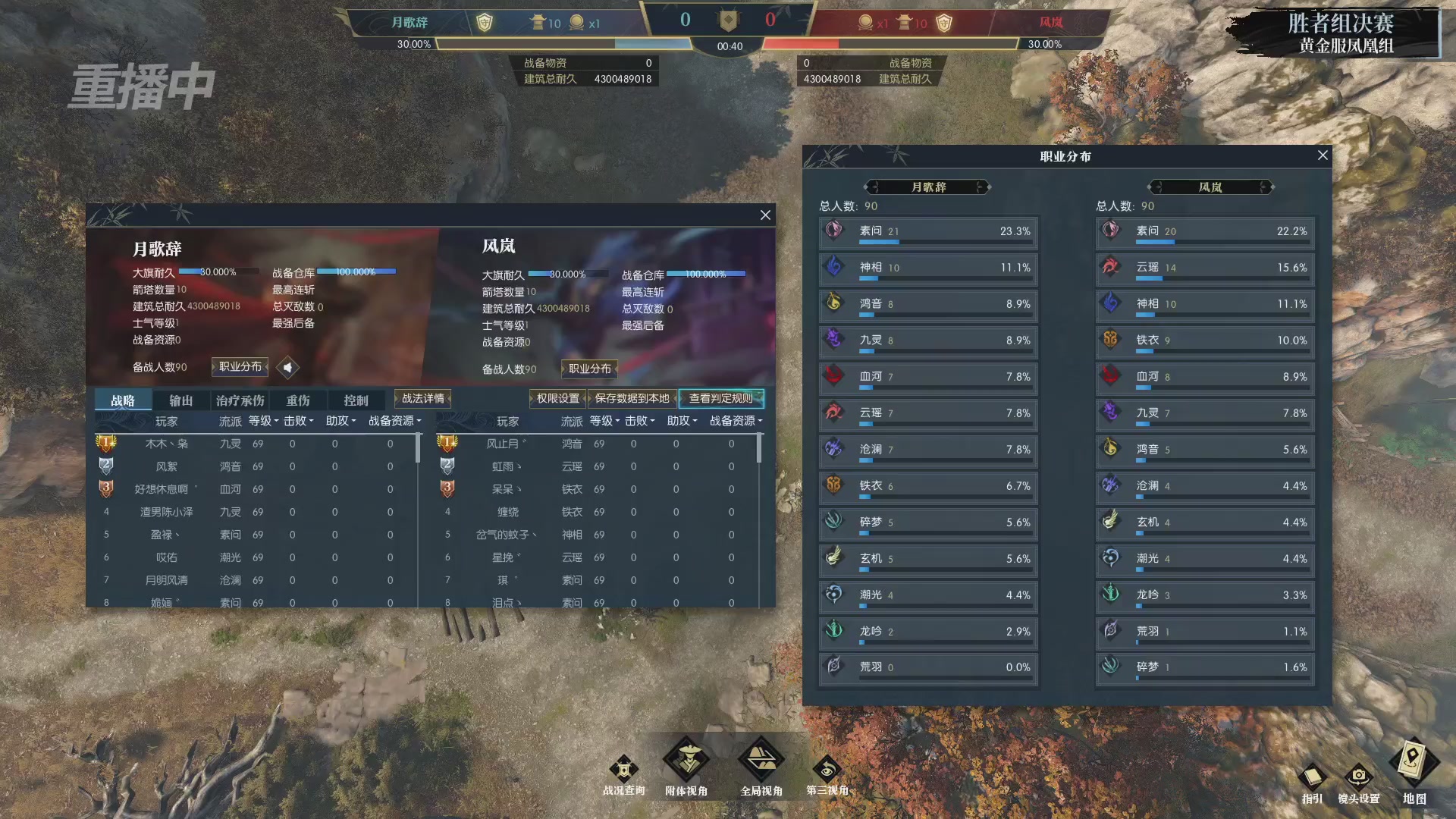This screenshot has height=819, width=1456.
Task: Click the 查看判定规则 button
Action: (721, 398)
